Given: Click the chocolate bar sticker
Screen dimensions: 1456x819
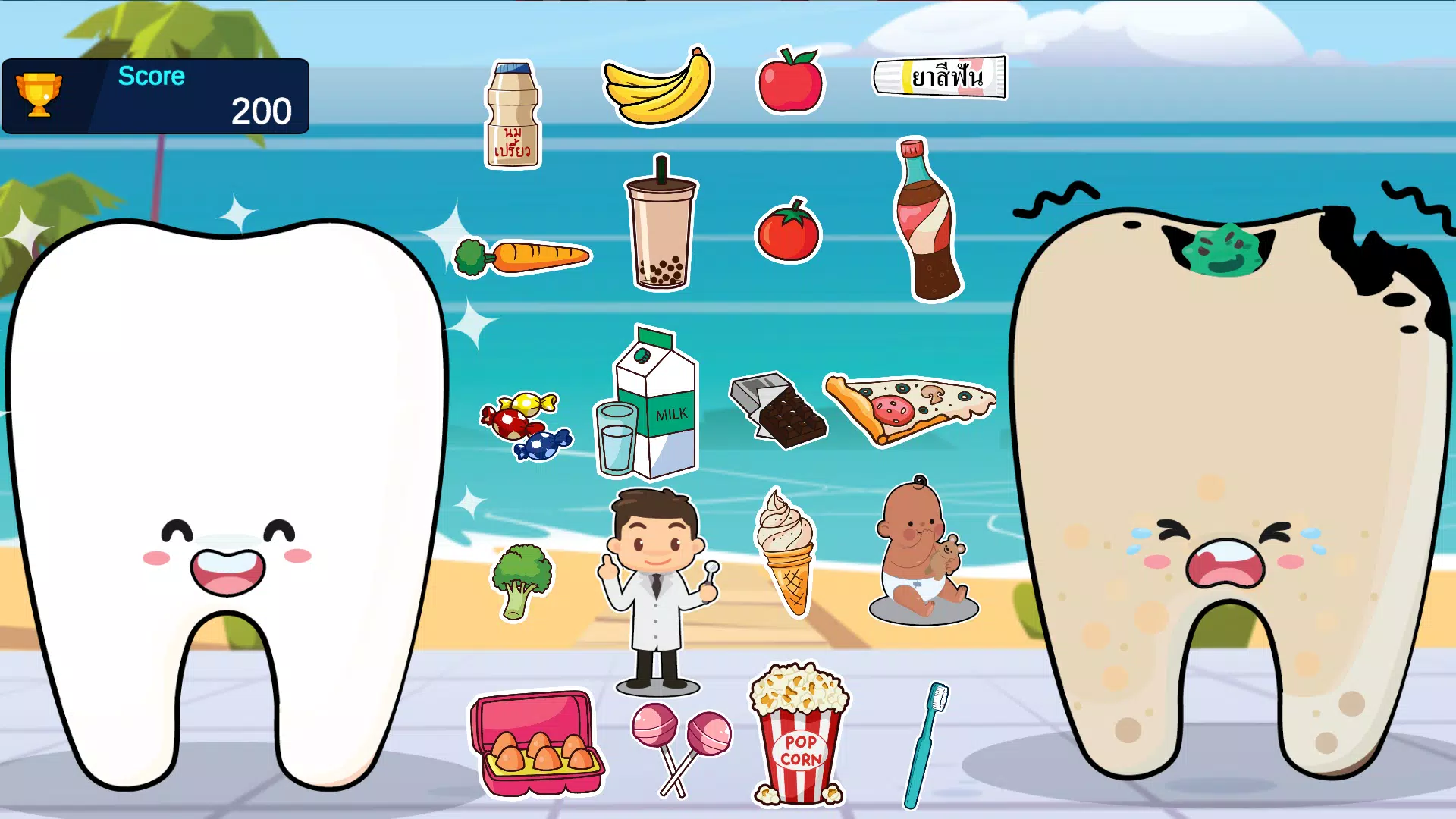Looking at the screenshot, I should (775, 409).
